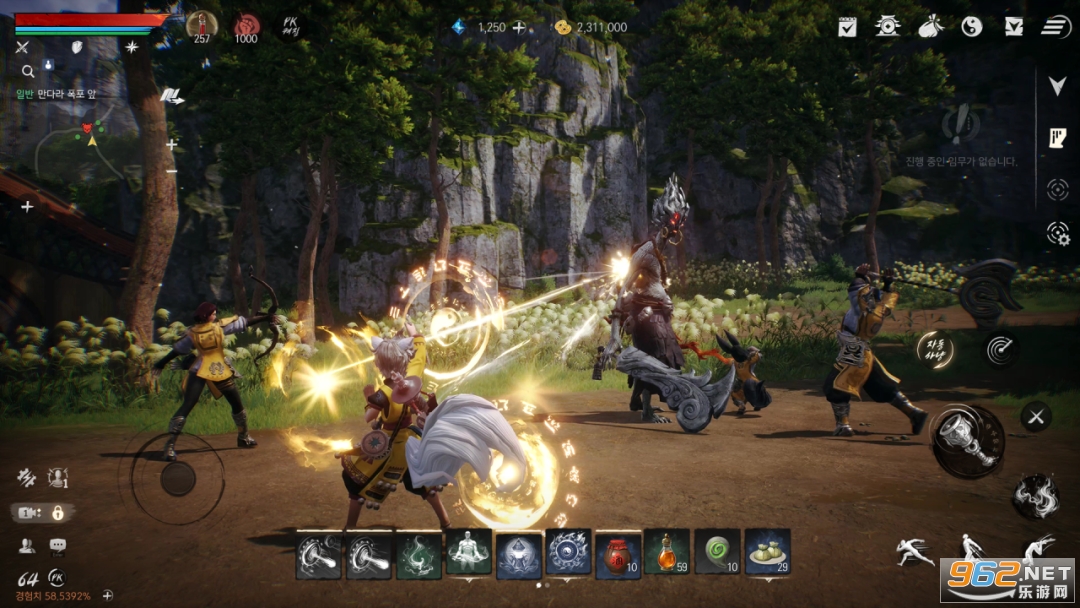Open the chat speech bubble icon
This screenshot has height=608, width=1080.
coord(58,546)
